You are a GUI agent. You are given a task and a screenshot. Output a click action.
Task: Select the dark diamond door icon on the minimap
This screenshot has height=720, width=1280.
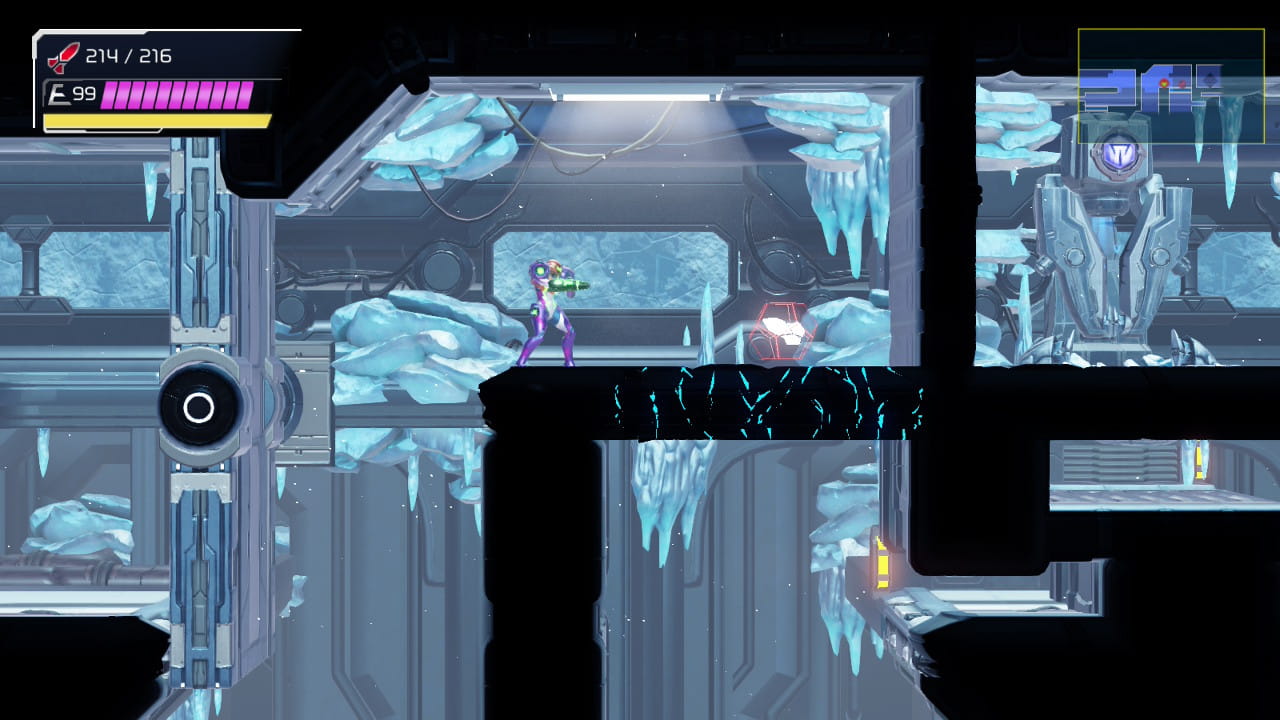pyautogui.click(x=1209, y=79)
